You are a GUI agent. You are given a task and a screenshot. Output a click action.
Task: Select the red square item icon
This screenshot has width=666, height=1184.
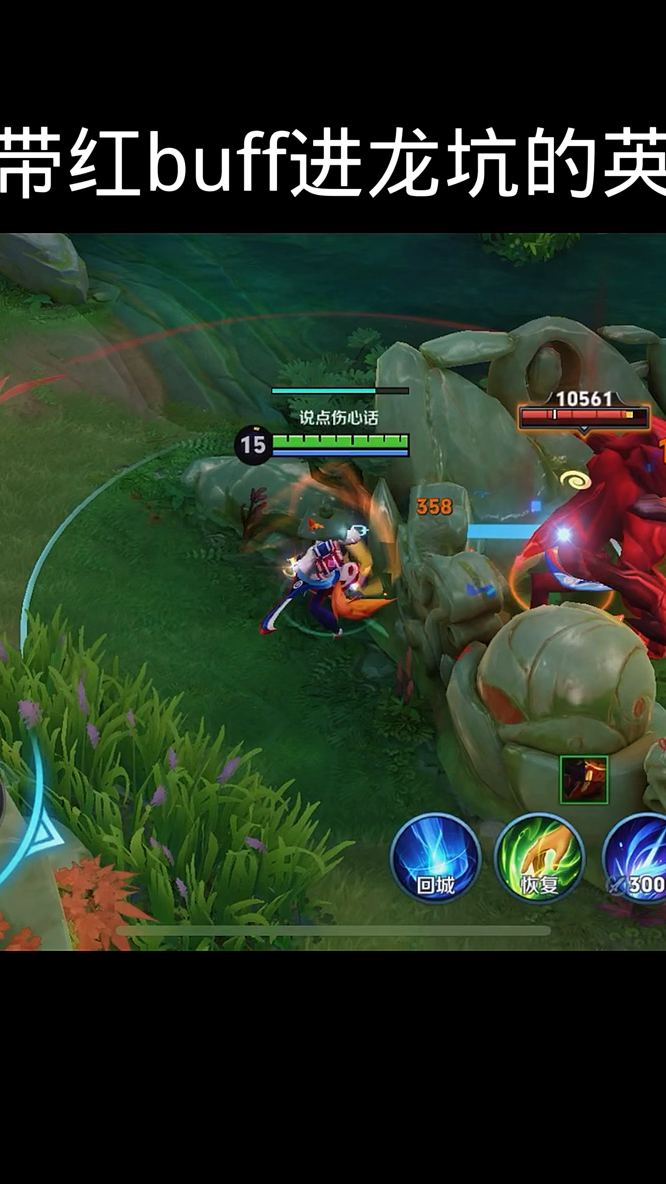click(x=584, y=780)
